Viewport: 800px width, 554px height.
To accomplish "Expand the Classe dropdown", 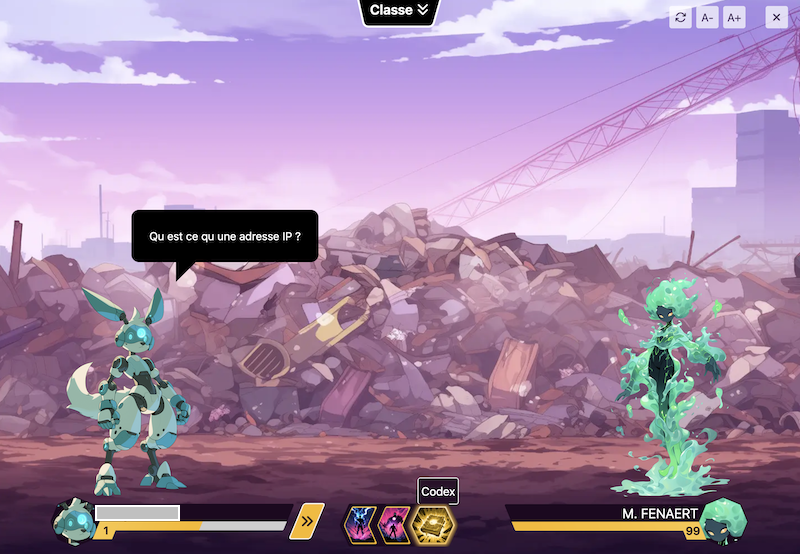I will pyautogui.click(x=399, y=11).
